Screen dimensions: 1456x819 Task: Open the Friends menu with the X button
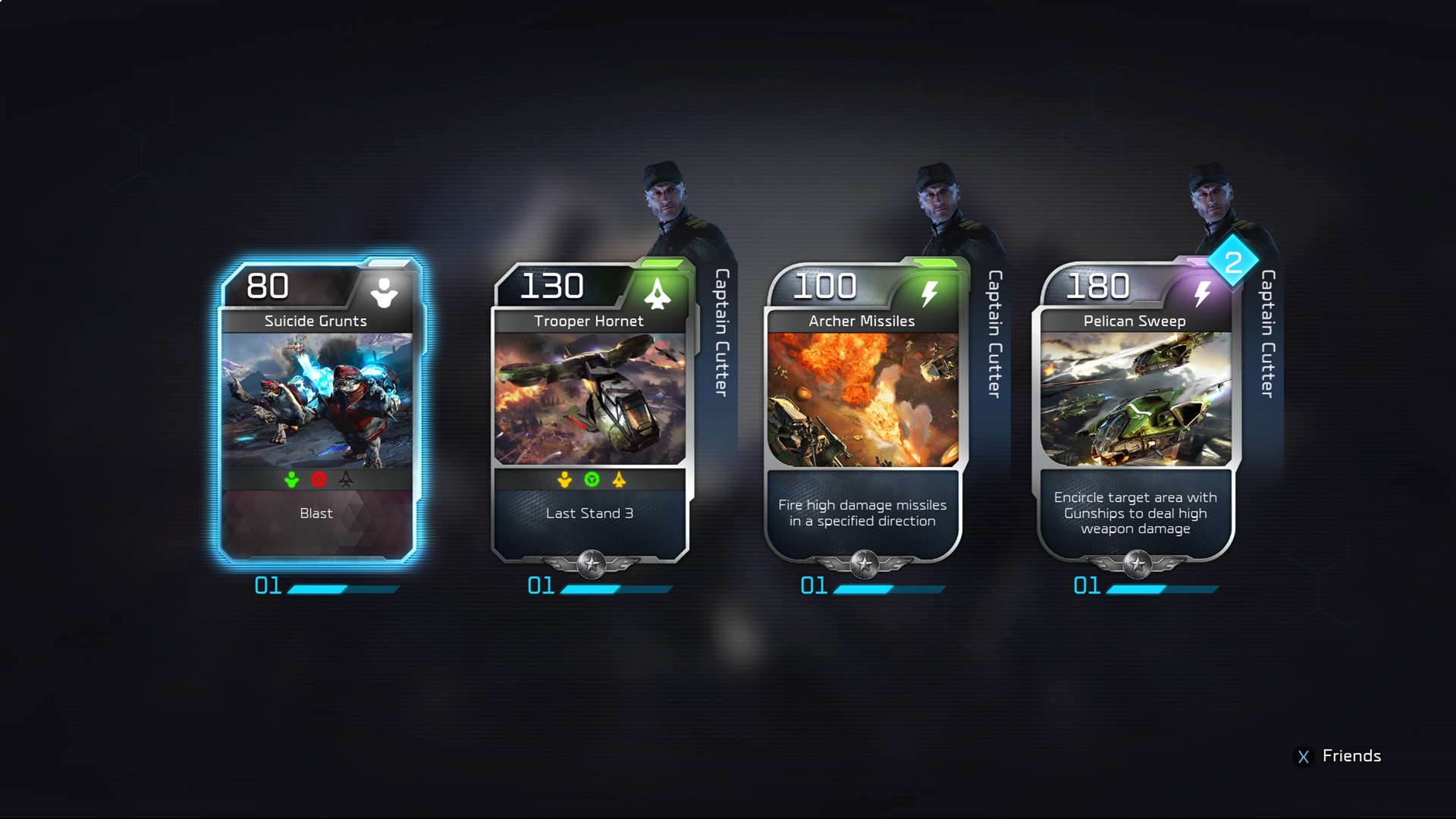[1302, 756]
